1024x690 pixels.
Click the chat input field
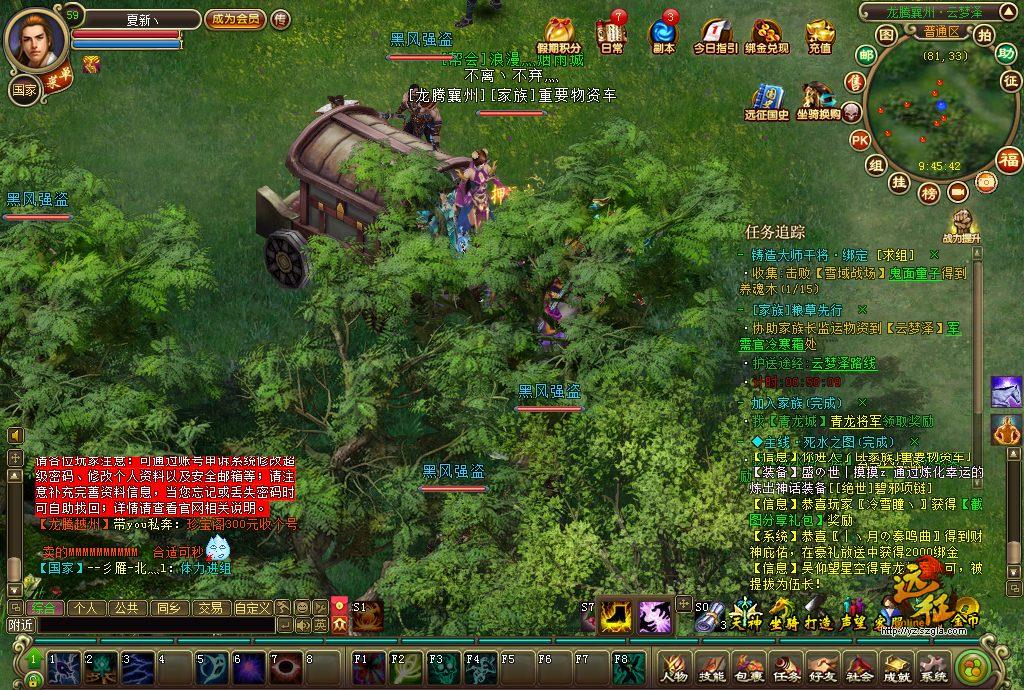[x=155, y=625]
